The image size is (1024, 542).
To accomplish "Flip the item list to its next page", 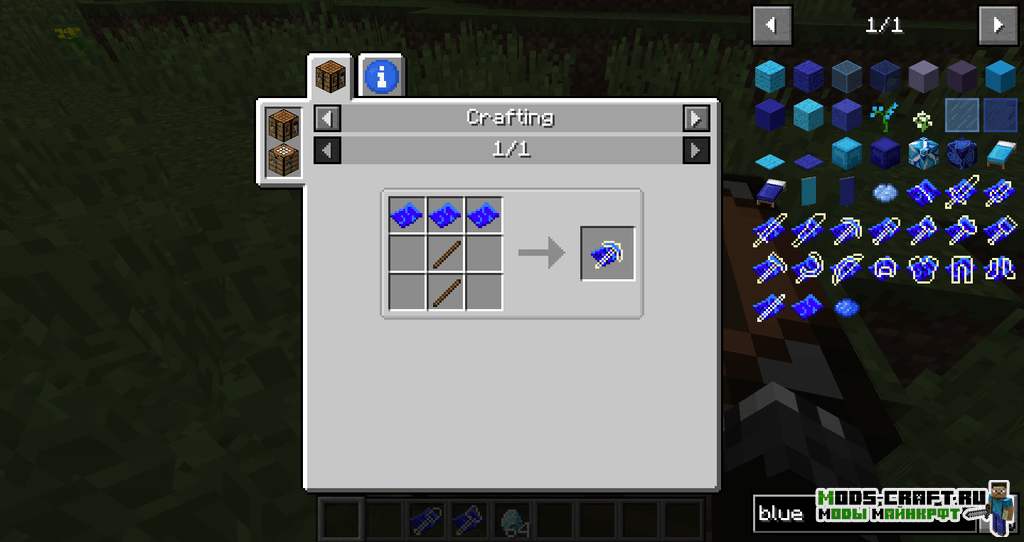I will pos(997,25).
